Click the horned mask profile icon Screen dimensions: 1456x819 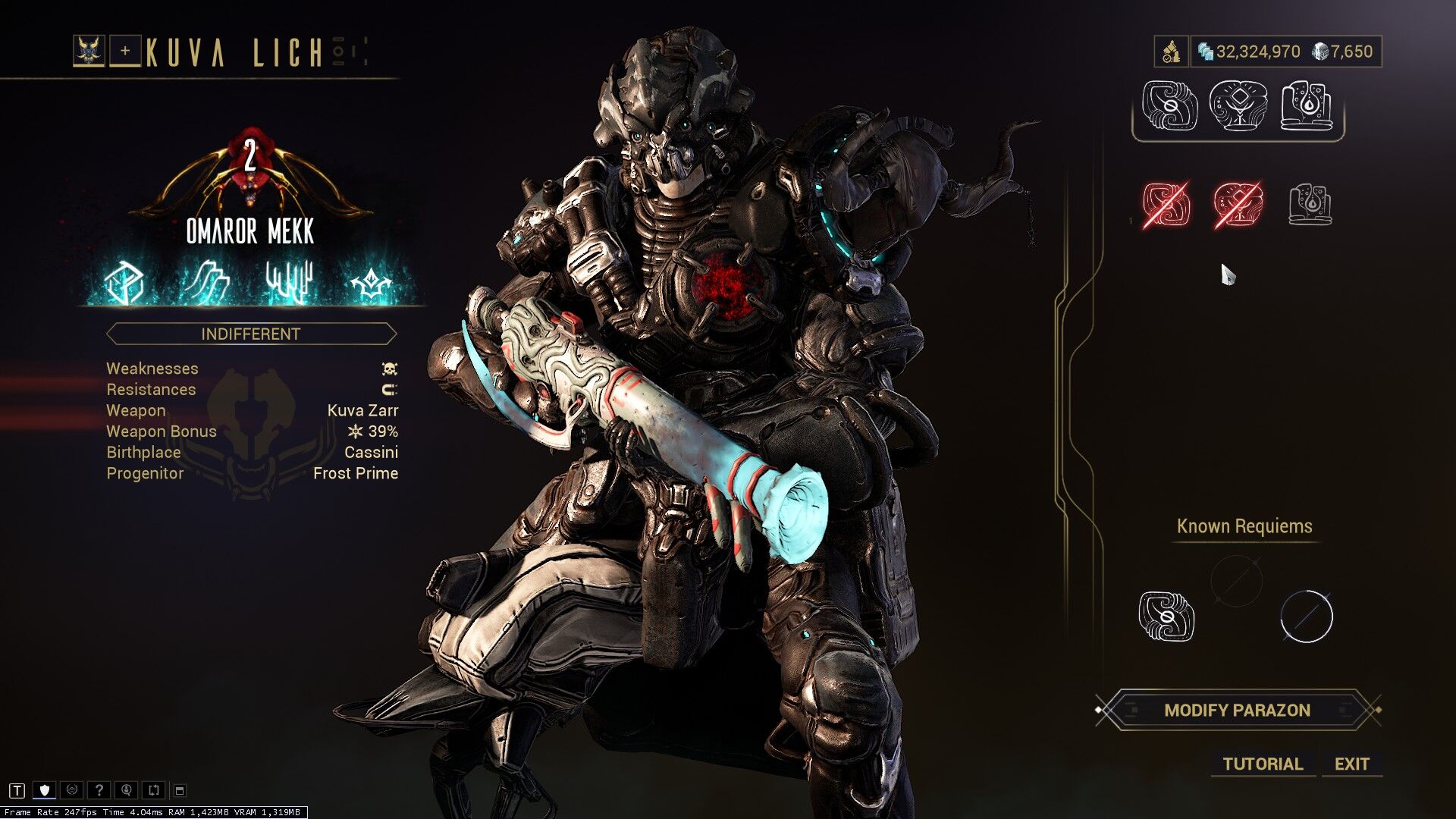(89, 52)
